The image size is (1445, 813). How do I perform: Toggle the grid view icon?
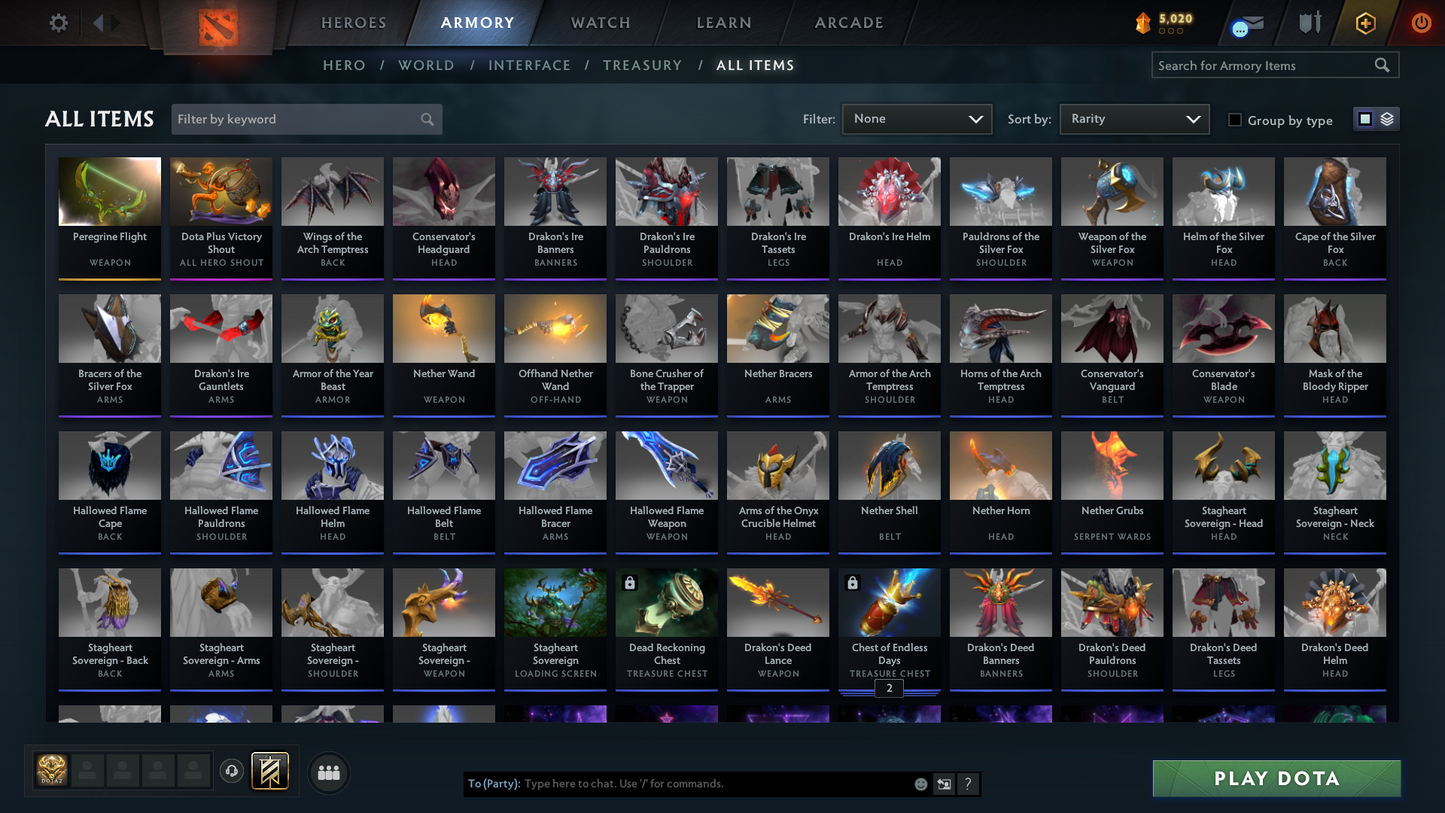pyautogui.click(x=1365, y=118)
